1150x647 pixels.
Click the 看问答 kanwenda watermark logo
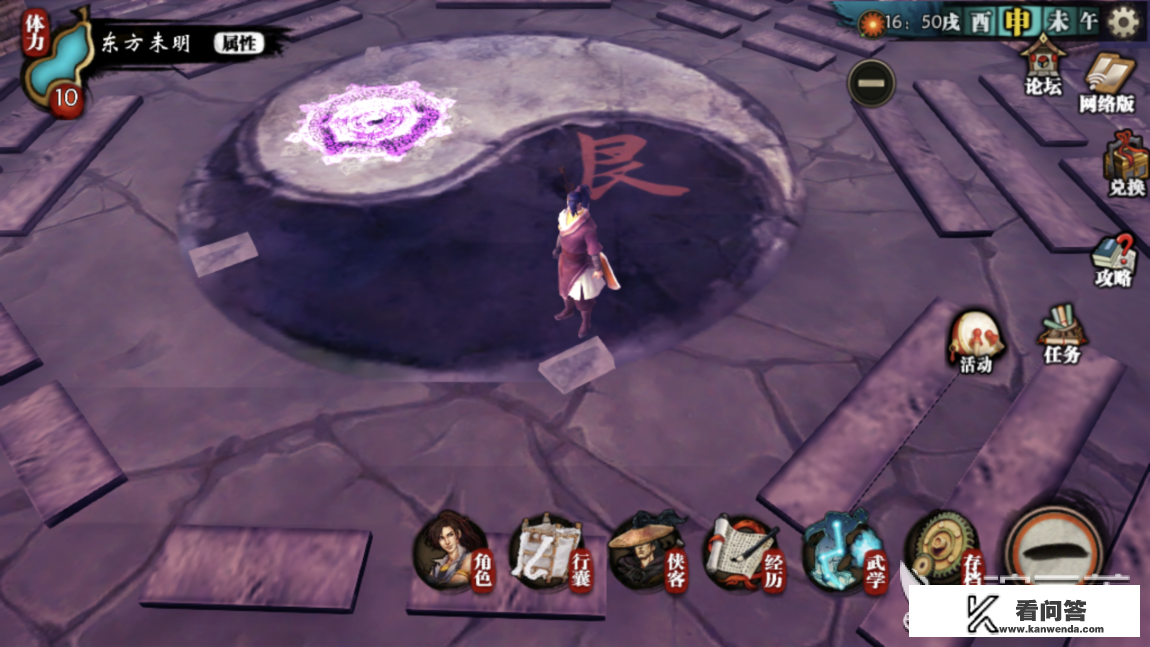tap(1024, 611)
